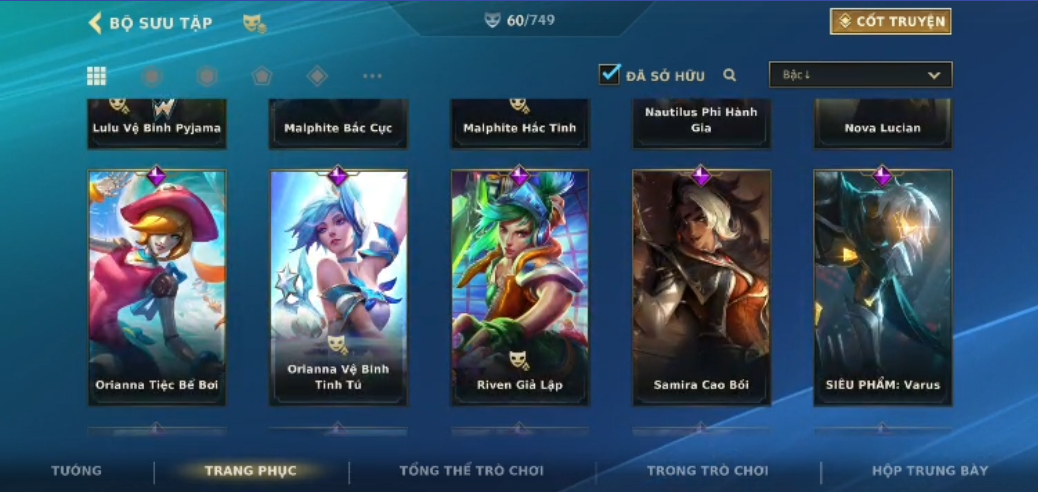Expand the Bậc sort dropdown
The width and height of the screenshot is (1038, 492).
860,75
